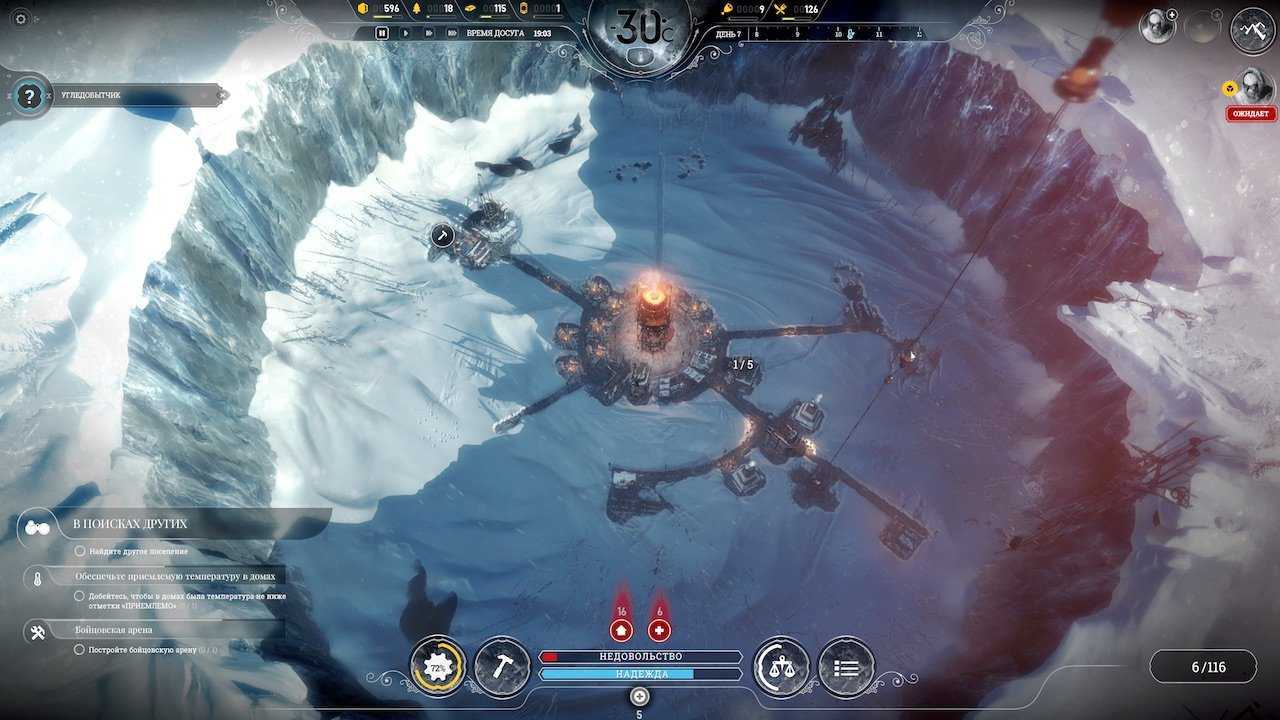Click the steam core plus button
Screen dimensions: 1280x720
(640, 695)
